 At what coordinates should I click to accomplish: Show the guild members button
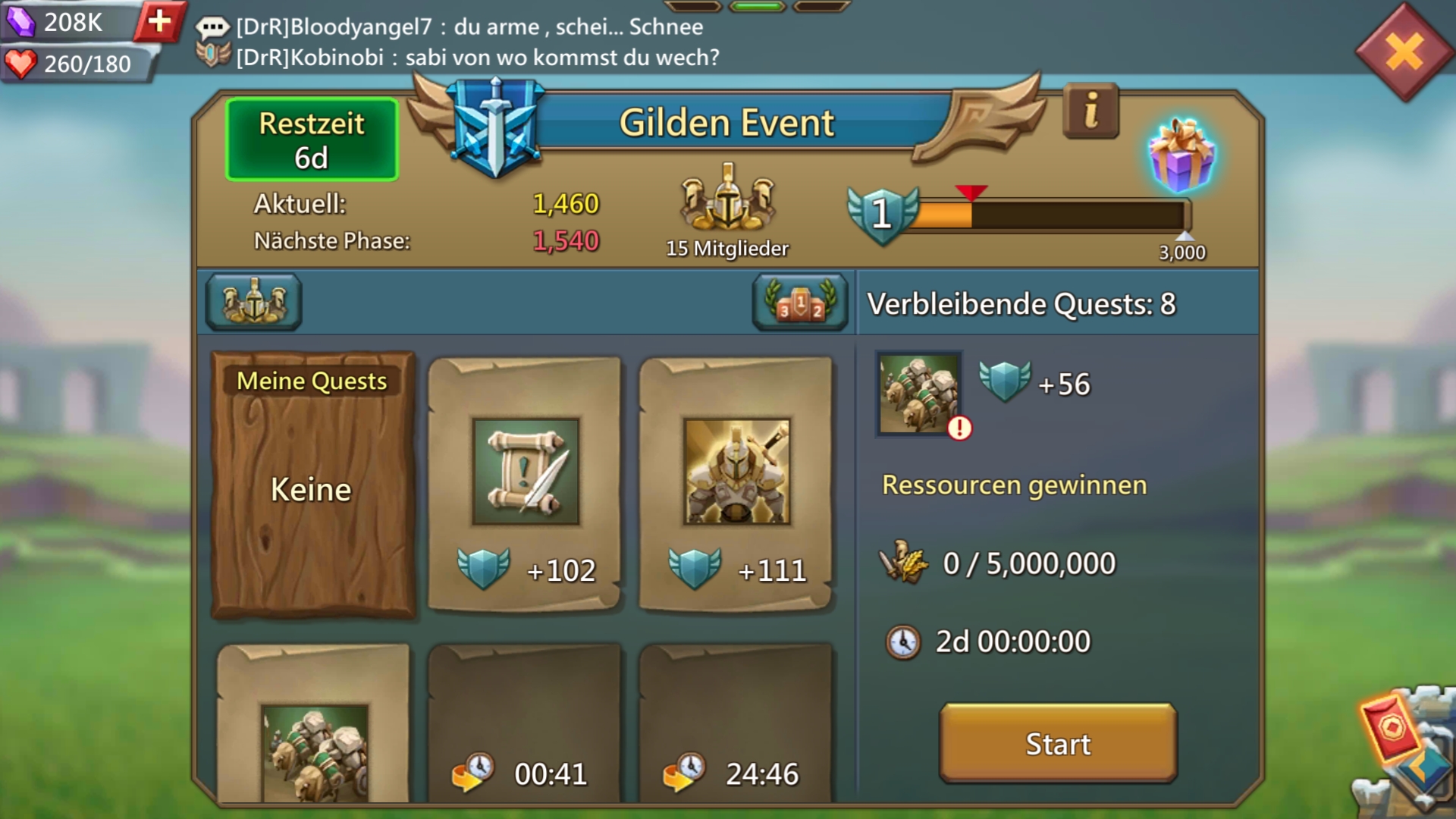(254, 302)
